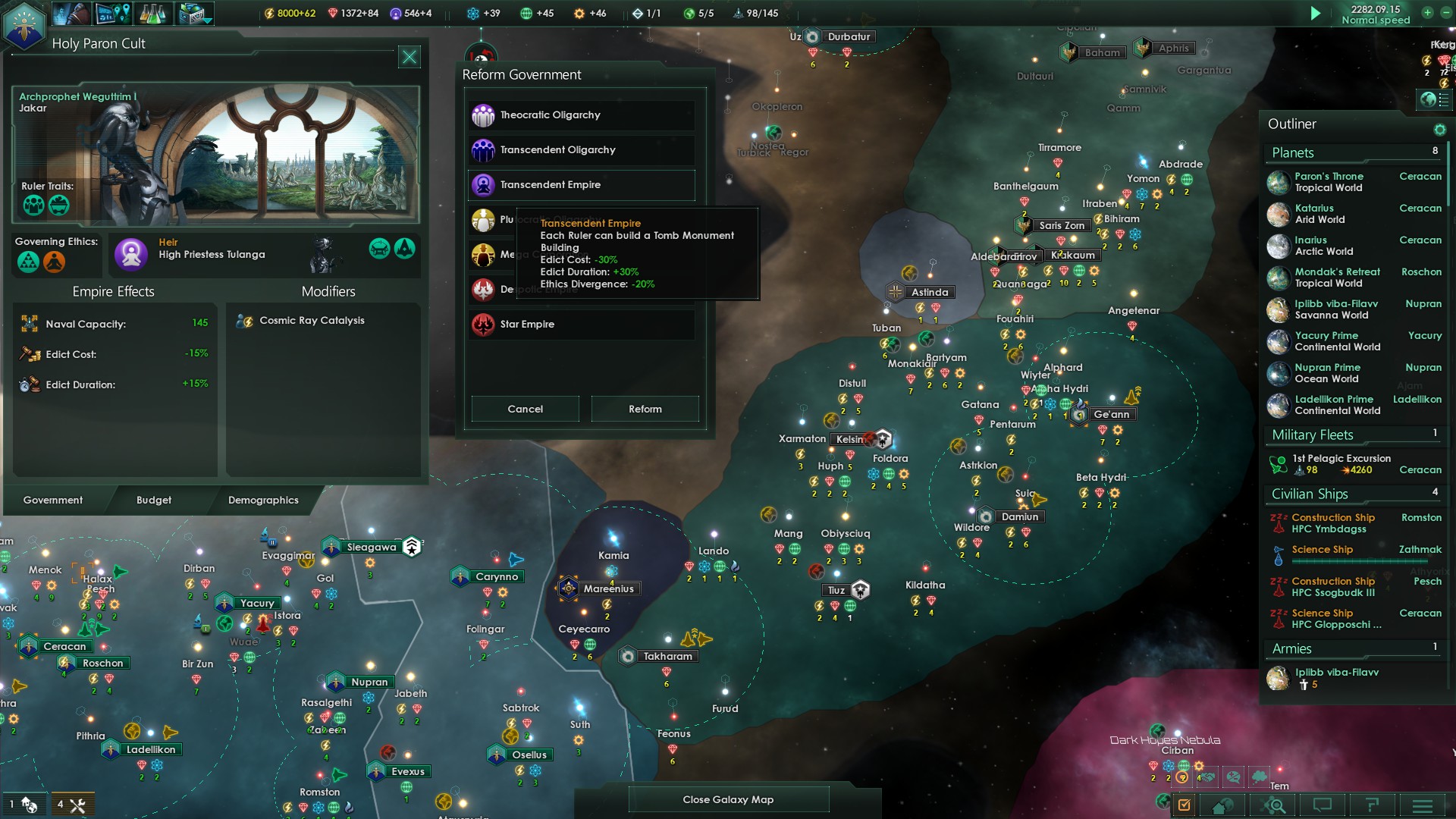Open the Demographics tab
This screenshot has width=1456, height=819.
263,500
